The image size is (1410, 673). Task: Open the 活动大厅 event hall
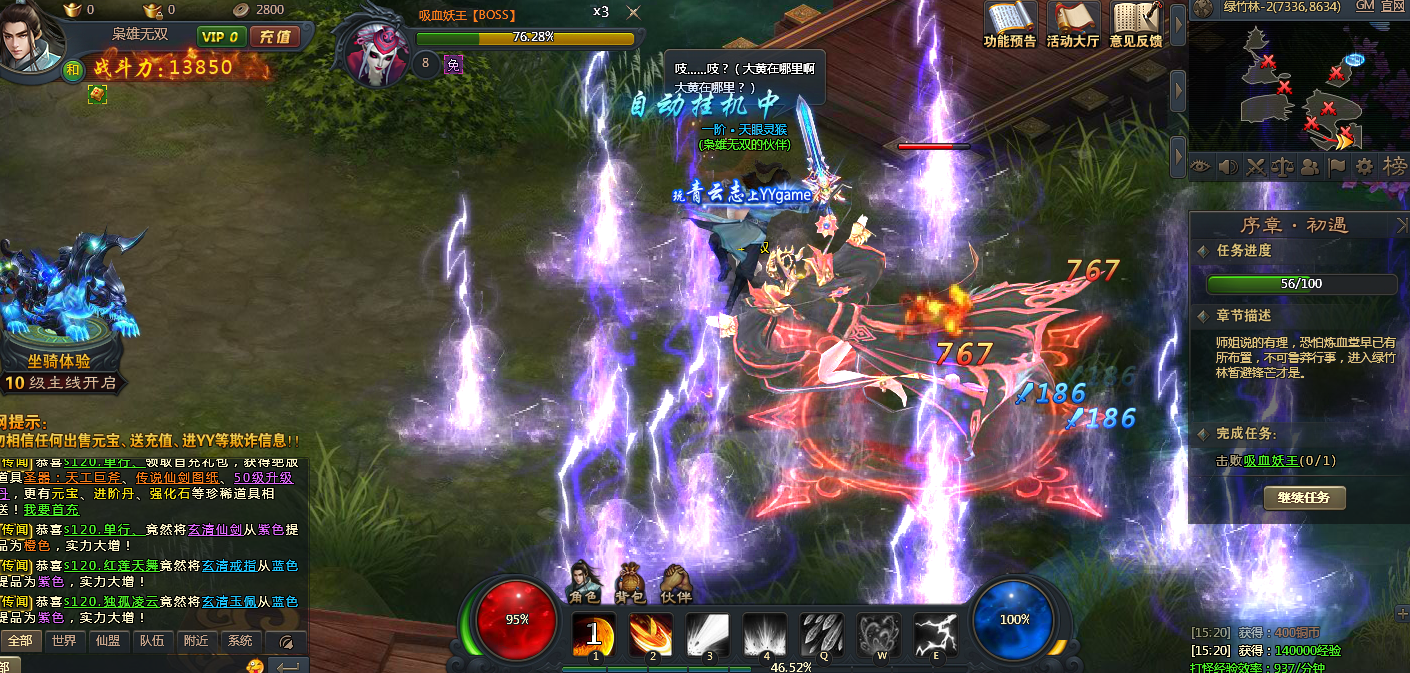click(1073, 25)
